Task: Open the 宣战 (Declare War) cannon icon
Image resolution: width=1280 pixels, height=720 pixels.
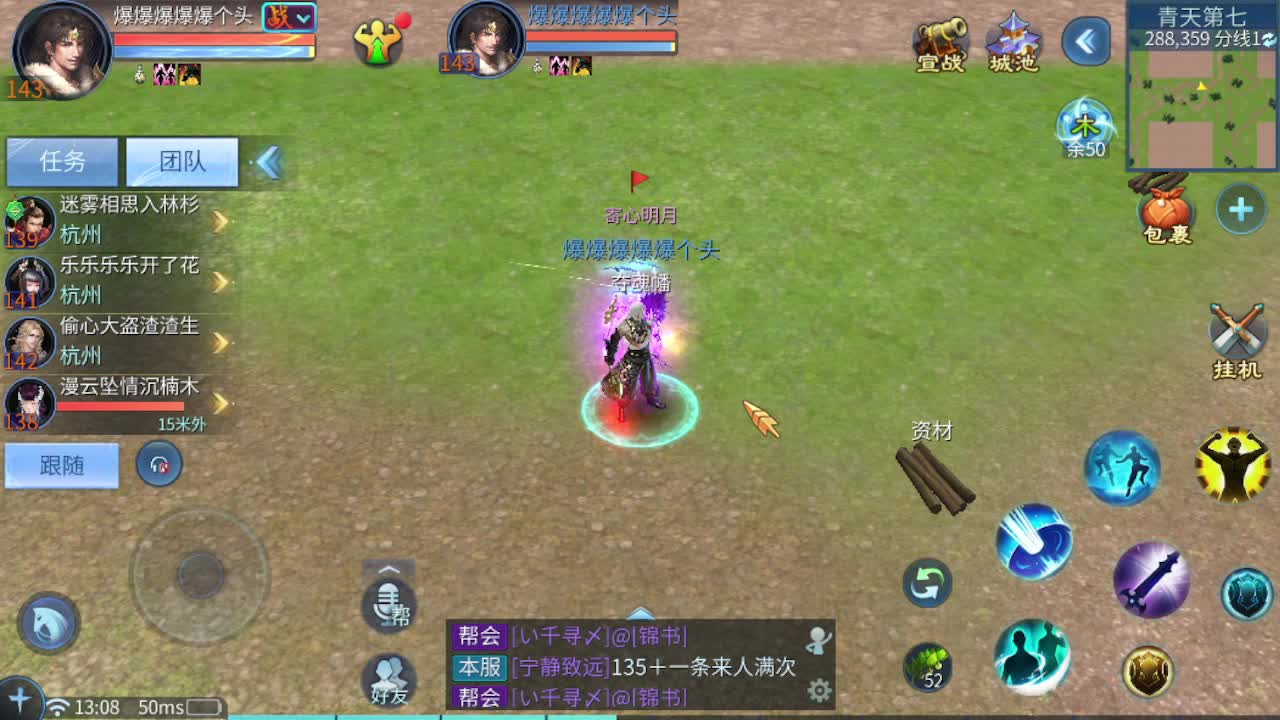Action: pos(938,42)
